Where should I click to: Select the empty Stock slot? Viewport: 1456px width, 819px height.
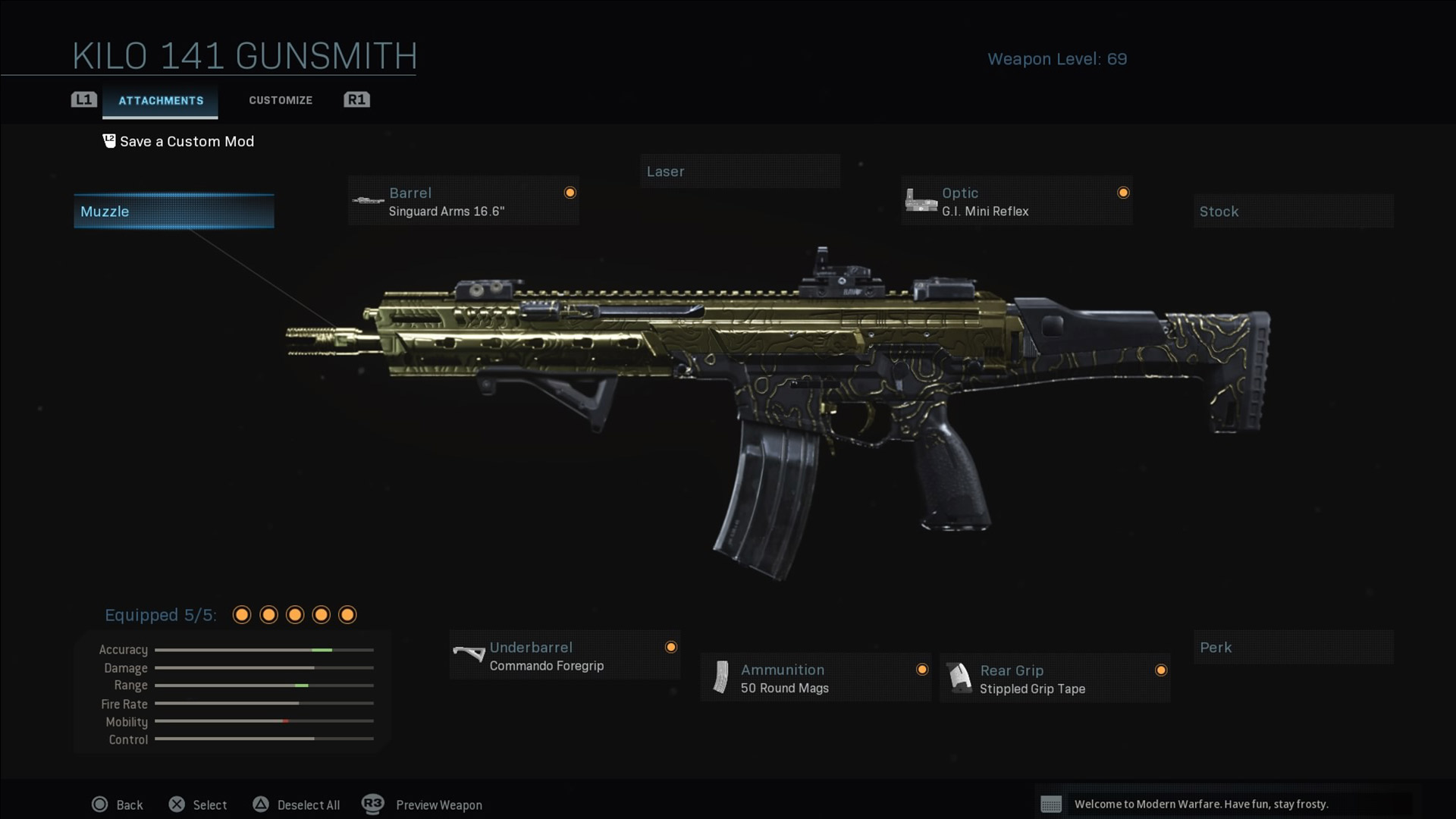tap(1293, 212)
